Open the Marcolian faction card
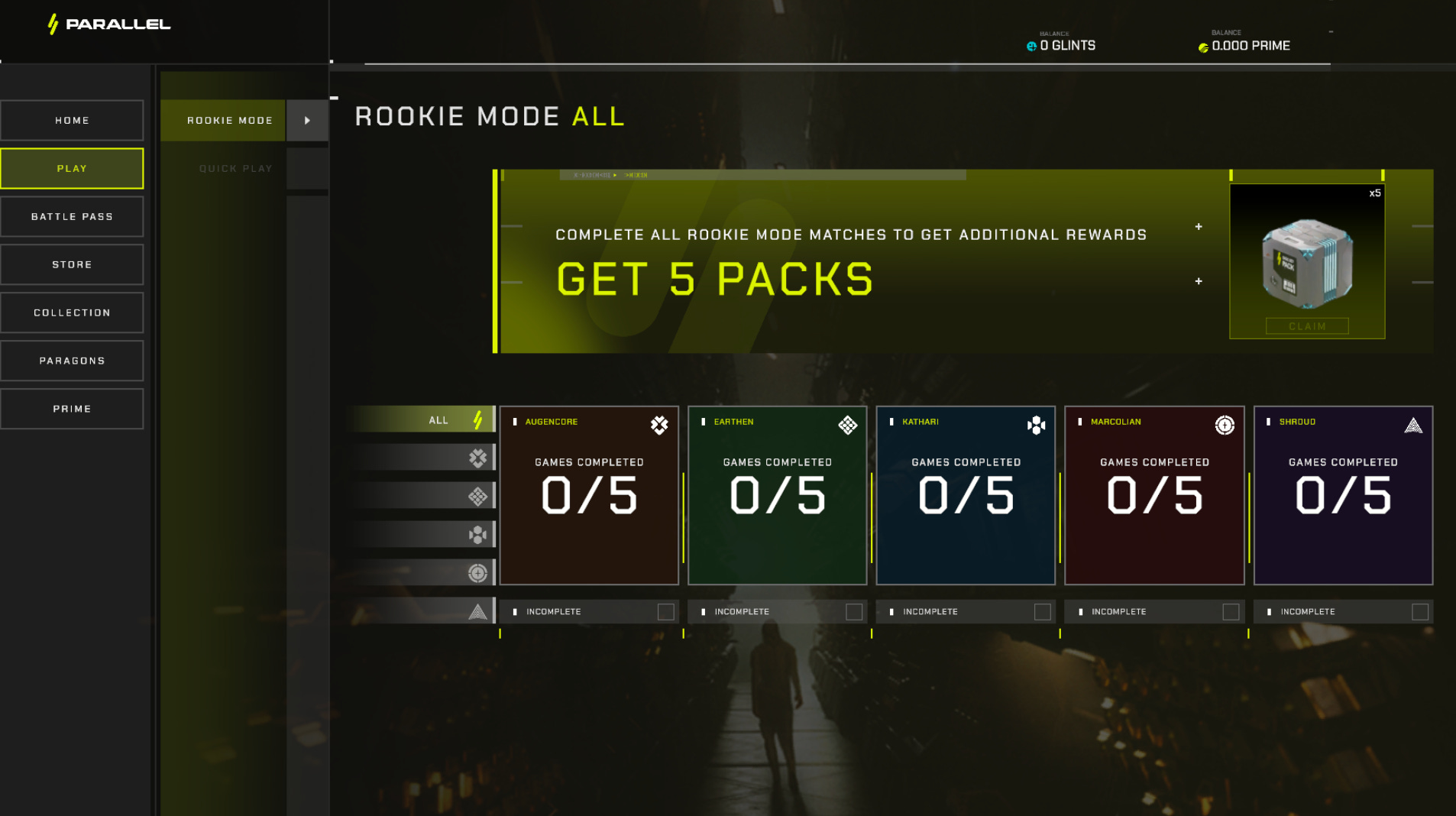The height and width of the screenshot is (816, 1456). click(x=1154, y=495)
